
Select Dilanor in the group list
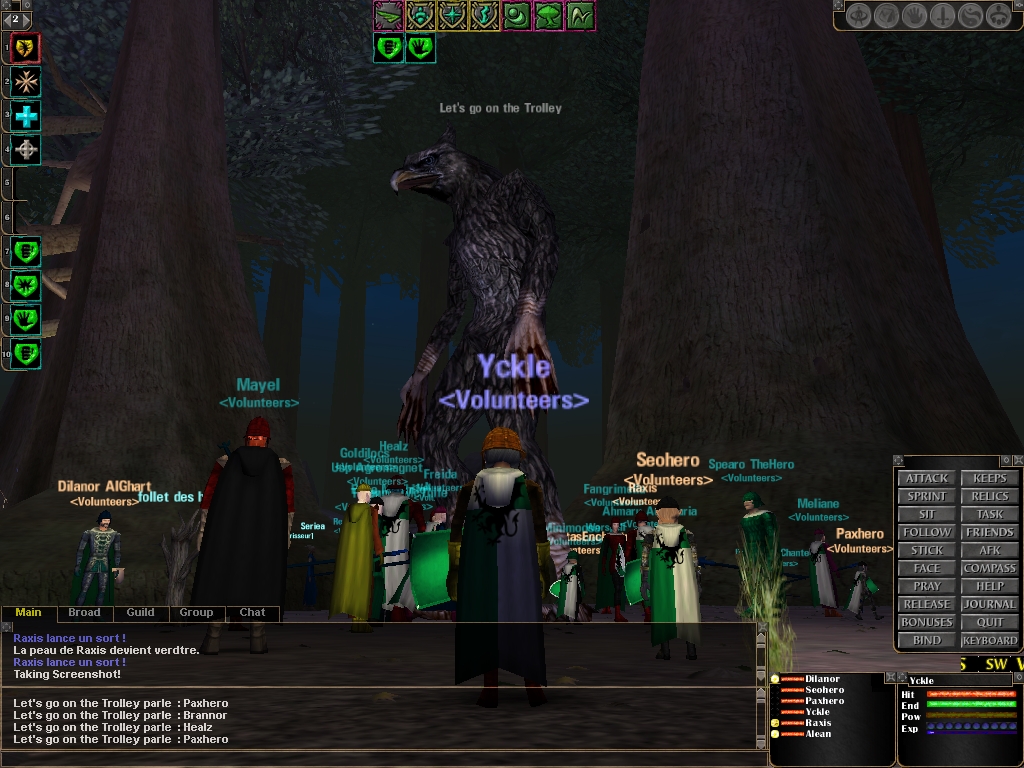tap(822, 679)
